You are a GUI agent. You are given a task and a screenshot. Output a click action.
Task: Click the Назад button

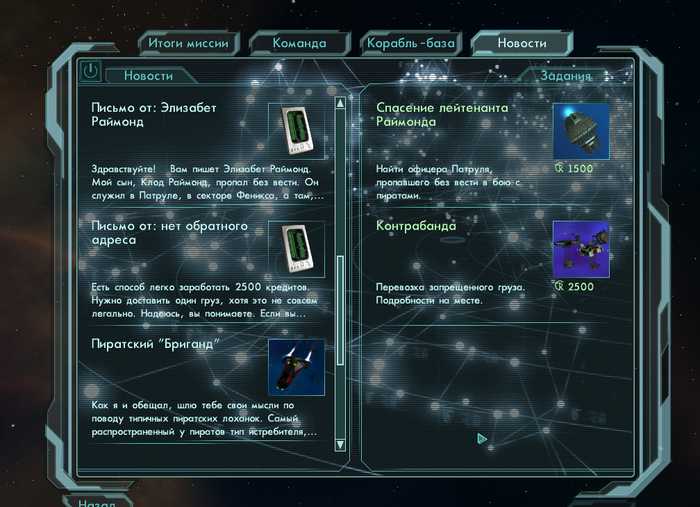98,501
